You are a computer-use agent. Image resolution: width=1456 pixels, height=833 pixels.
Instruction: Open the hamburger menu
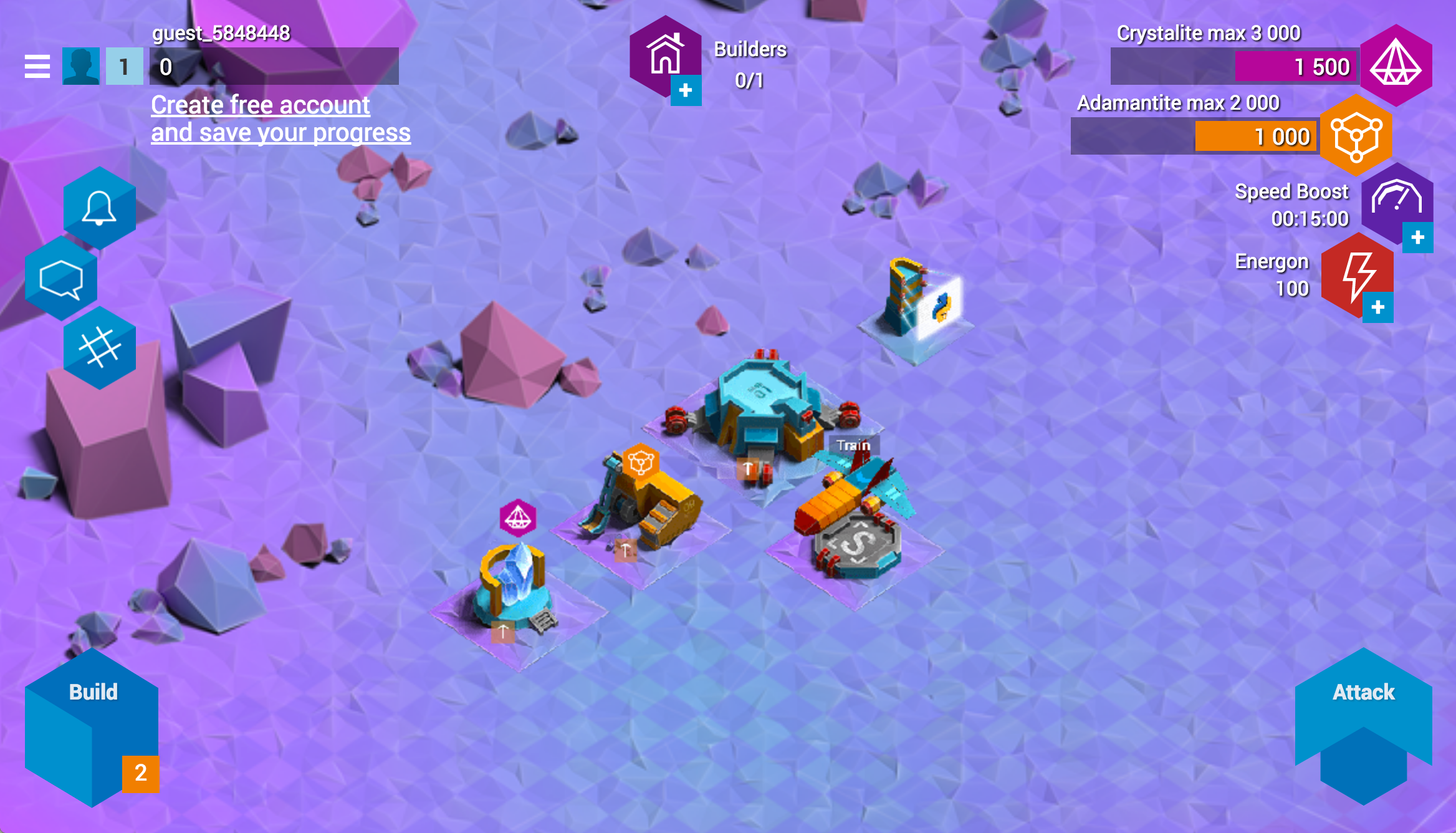tap(37, 66)
